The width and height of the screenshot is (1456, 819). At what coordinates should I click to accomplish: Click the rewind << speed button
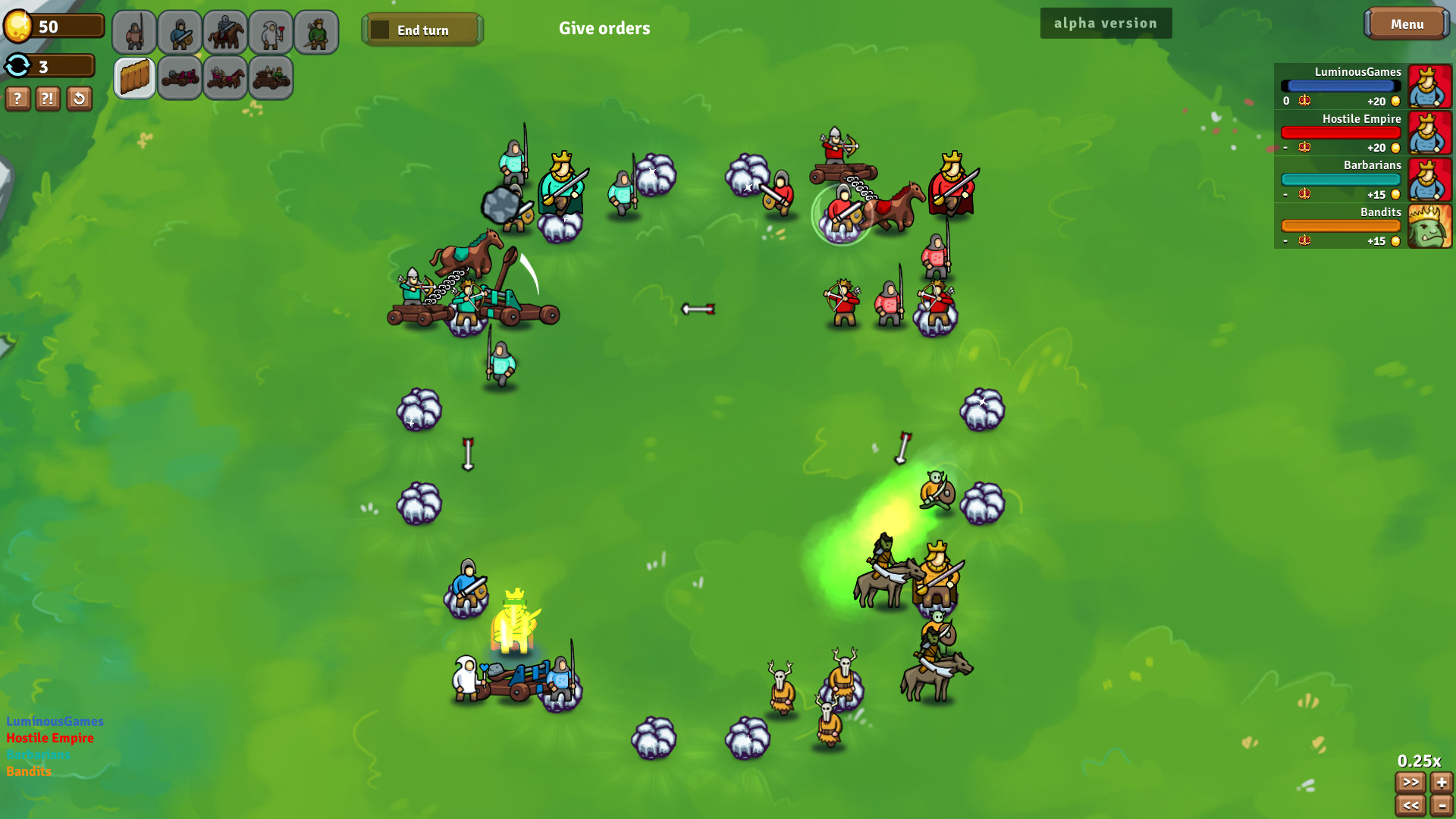[1410, 806]
